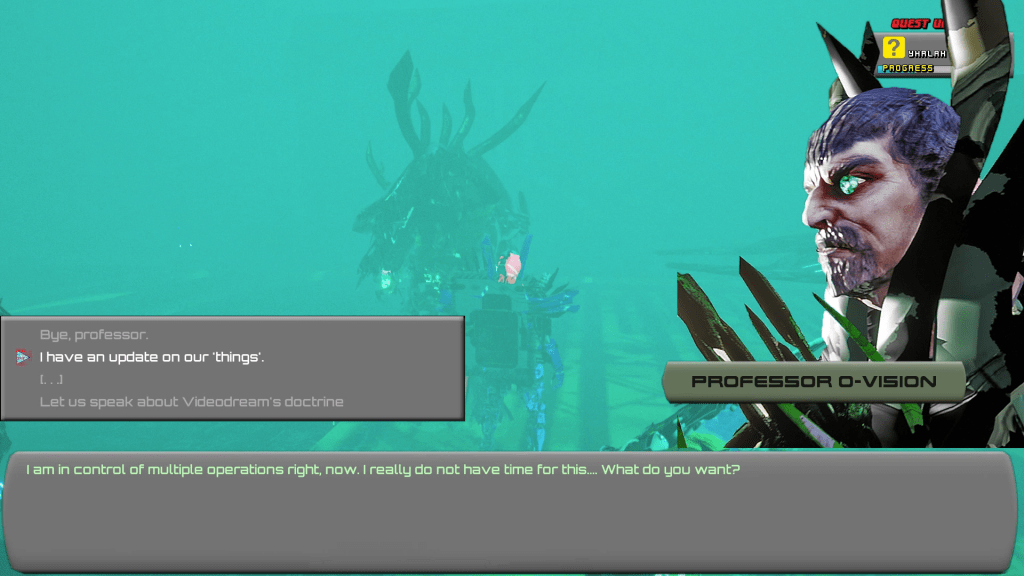Ask about Videodream's doctrine
1024x576 pixels.
tap(191, 402)
